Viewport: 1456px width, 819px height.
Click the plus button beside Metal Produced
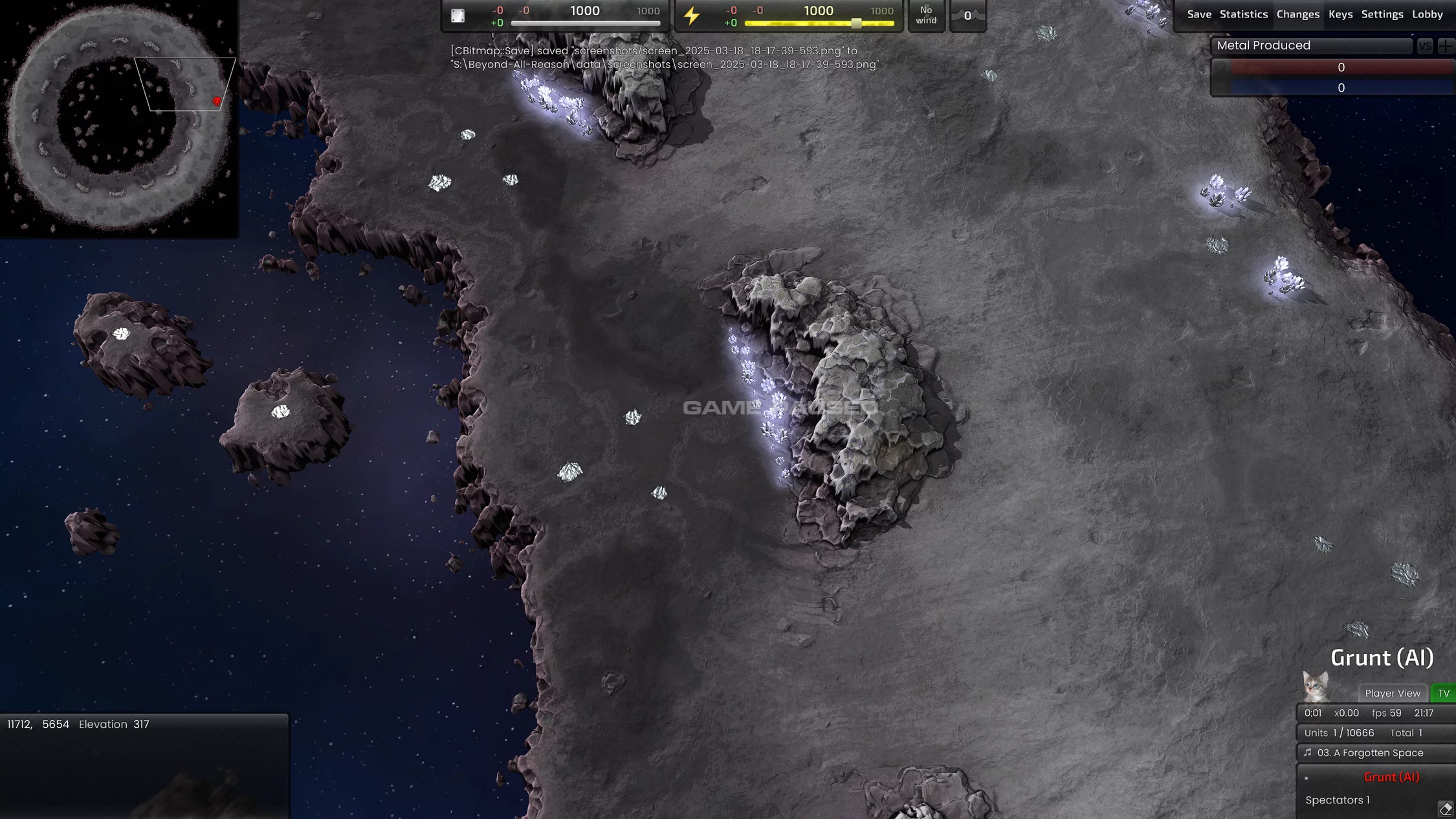1445,46
